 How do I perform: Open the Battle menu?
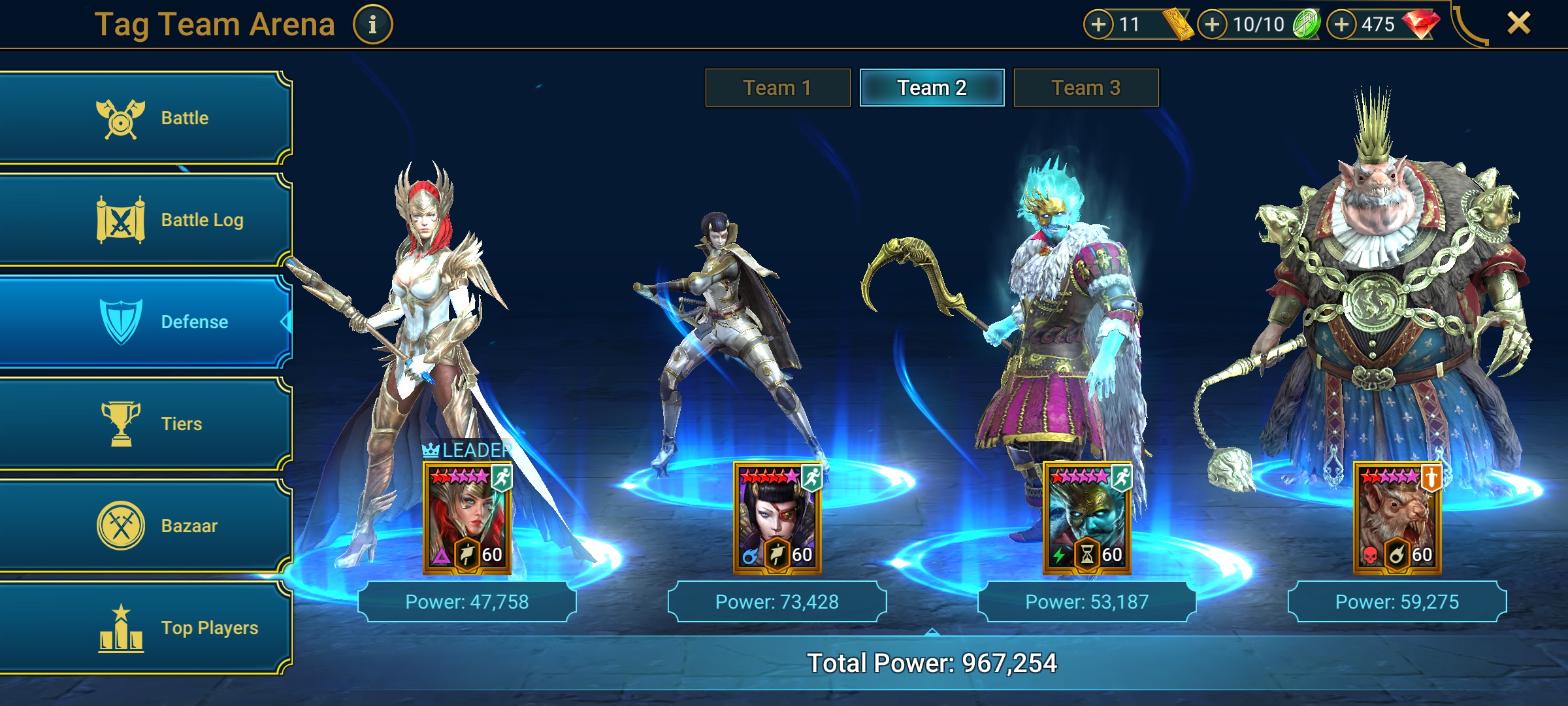(145, 118)
